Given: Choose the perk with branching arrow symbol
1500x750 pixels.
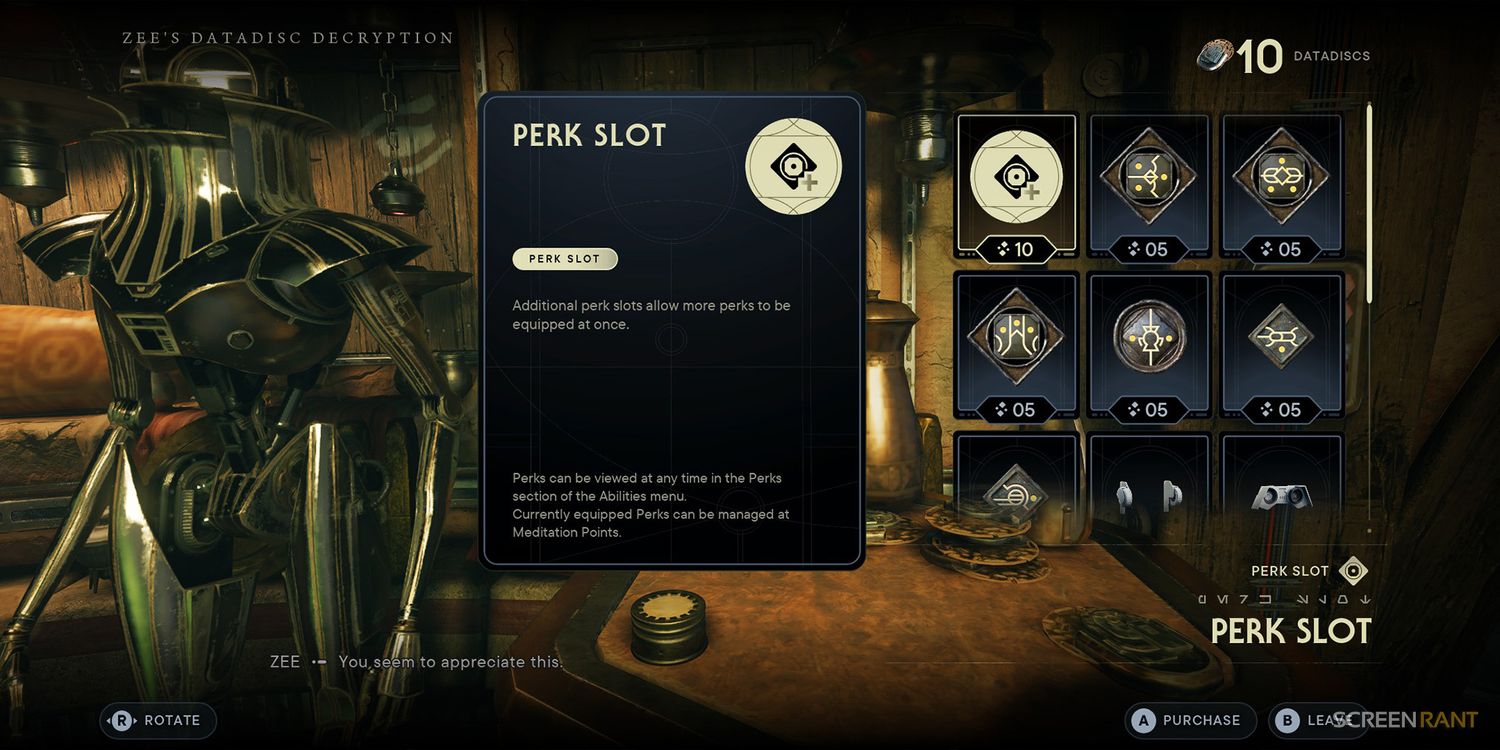Looking at the screenshot, I should click(1149, 187).
